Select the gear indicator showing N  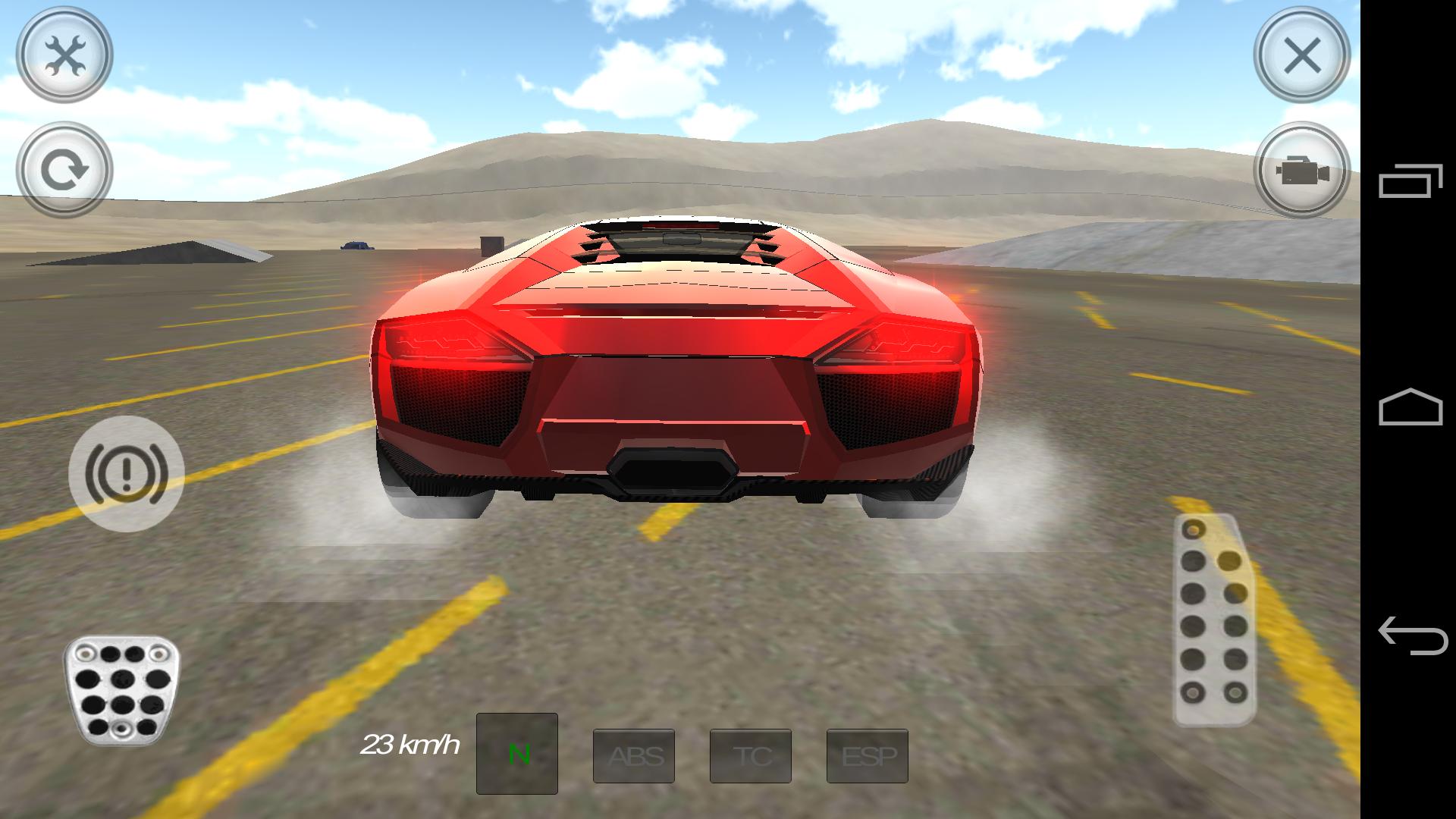coord(518,755)
